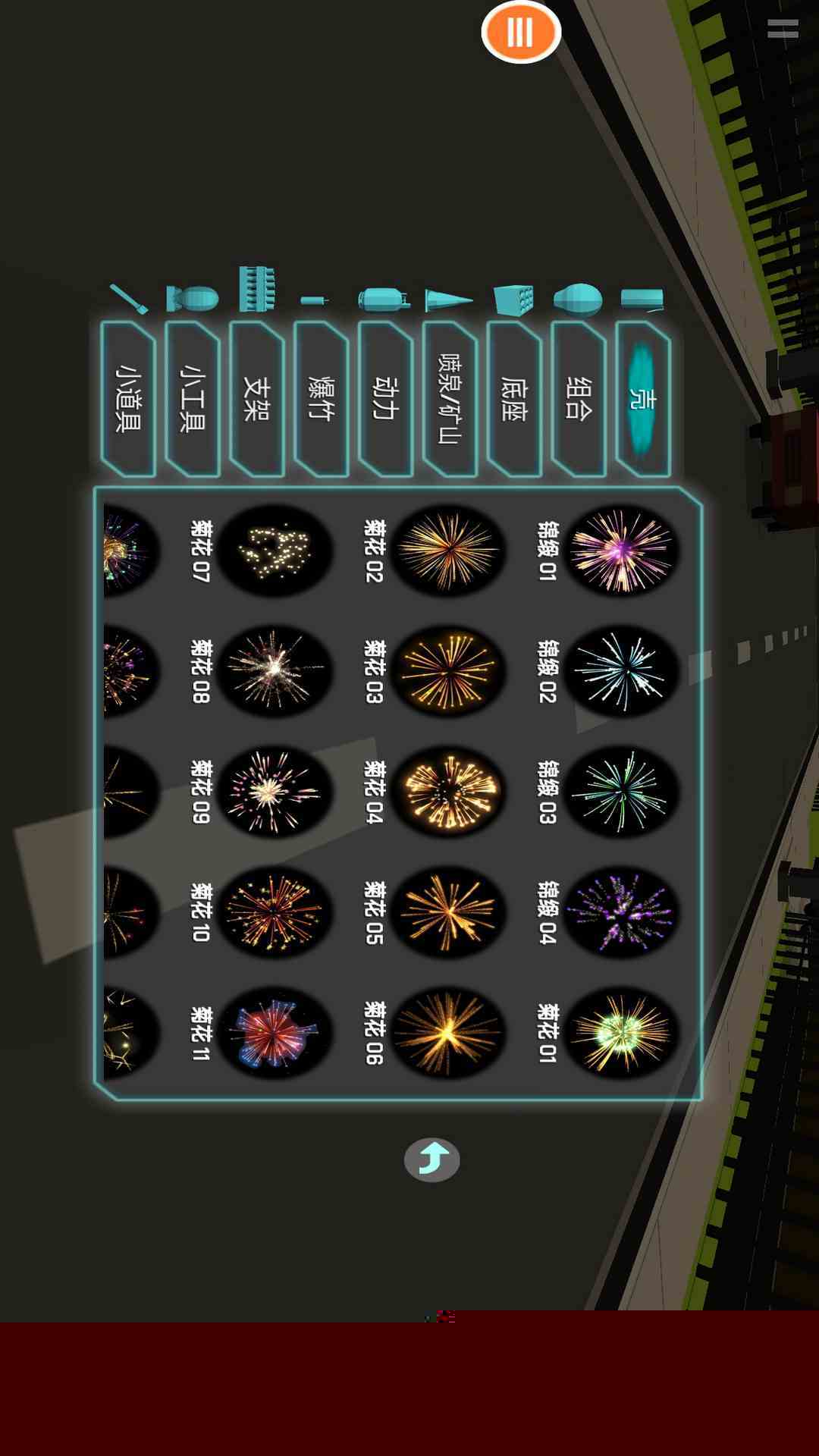Open the 小道具 tab
Viewport: 819px width, 1456px height.
pos(127,399)
